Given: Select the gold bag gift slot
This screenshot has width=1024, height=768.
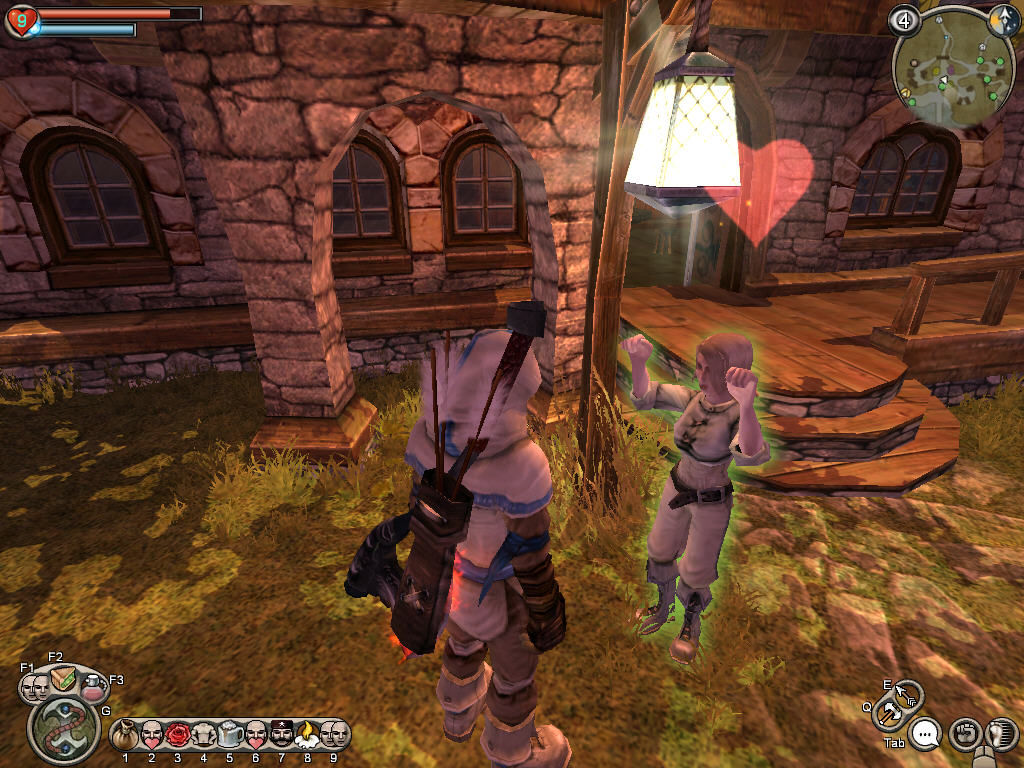Looking at the screenshot, I should 125,735.
